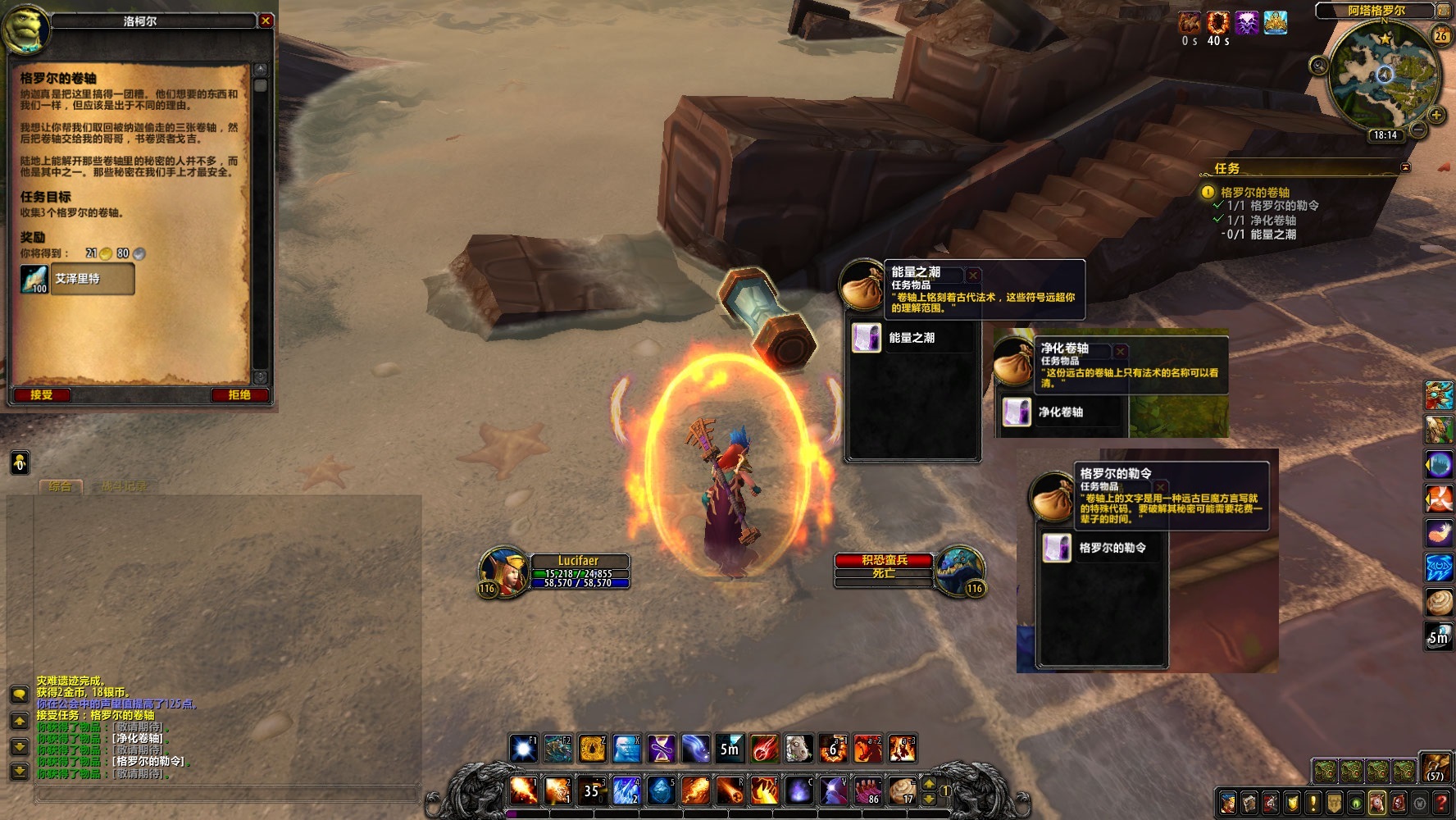Open the 战斗记录 combat log tab
The height and width of the screenshot is (820, 1456).
tap(123, 486)
